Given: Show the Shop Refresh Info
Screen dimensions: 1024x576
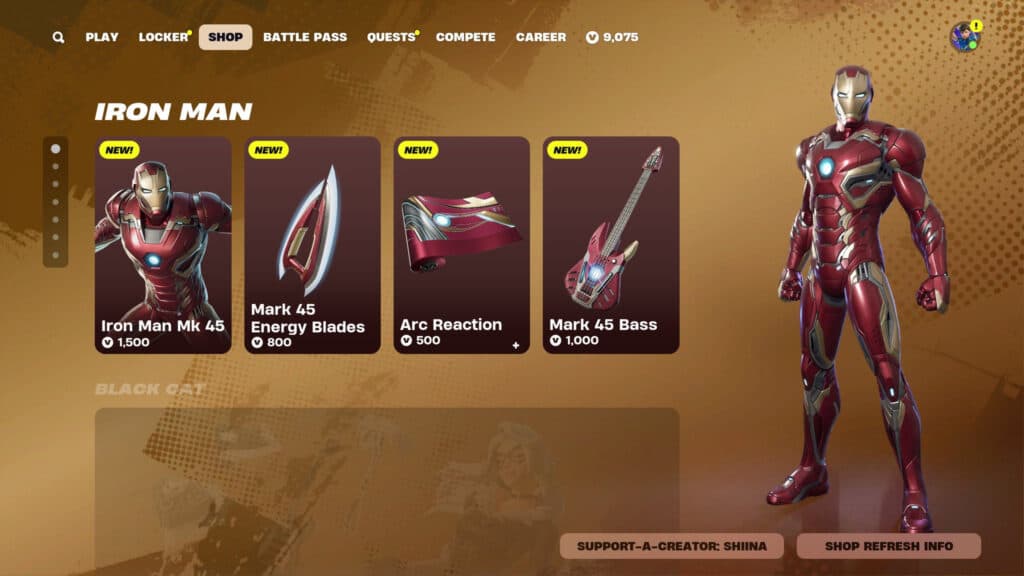Looking at the screenshot, I should tap(888, 546).
